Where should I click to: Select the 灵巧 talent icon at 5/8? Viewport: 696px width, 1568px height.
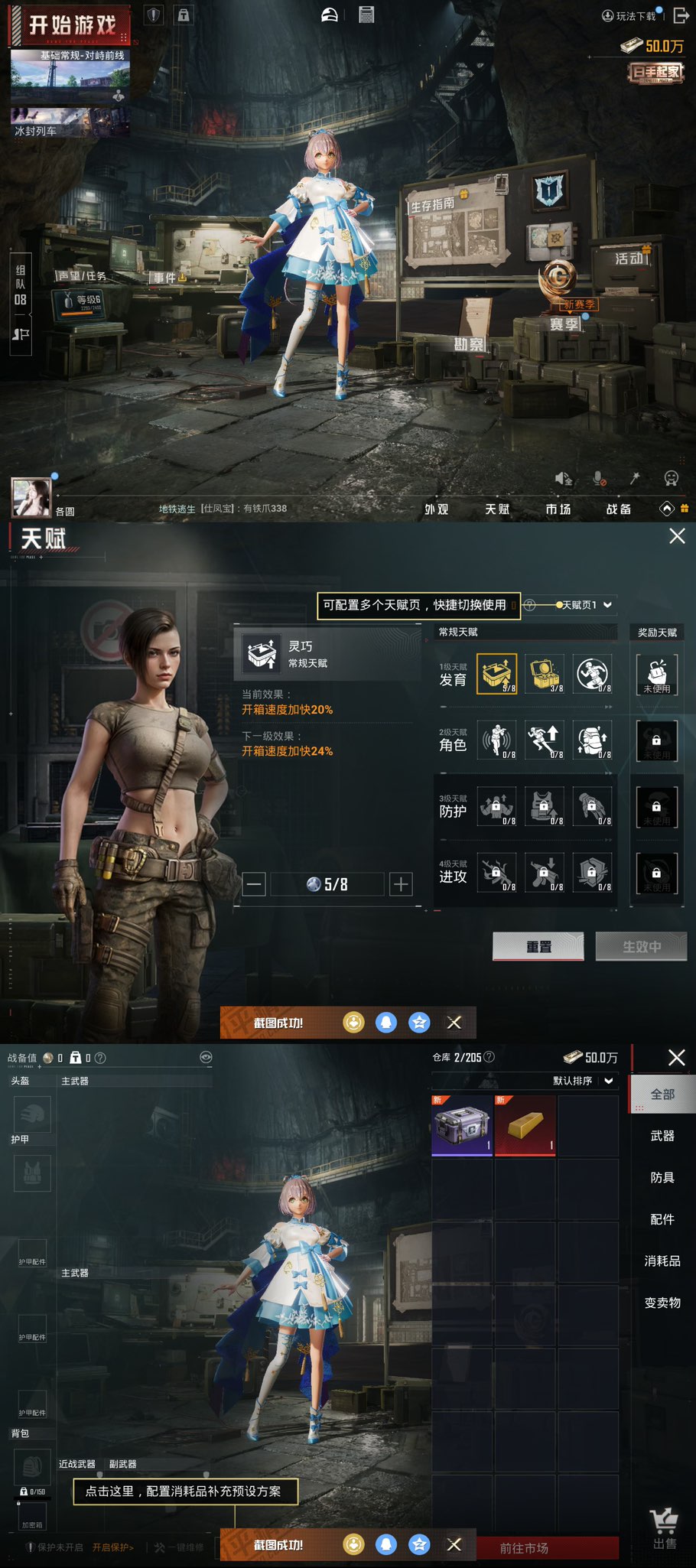click(x=496, y=674)
